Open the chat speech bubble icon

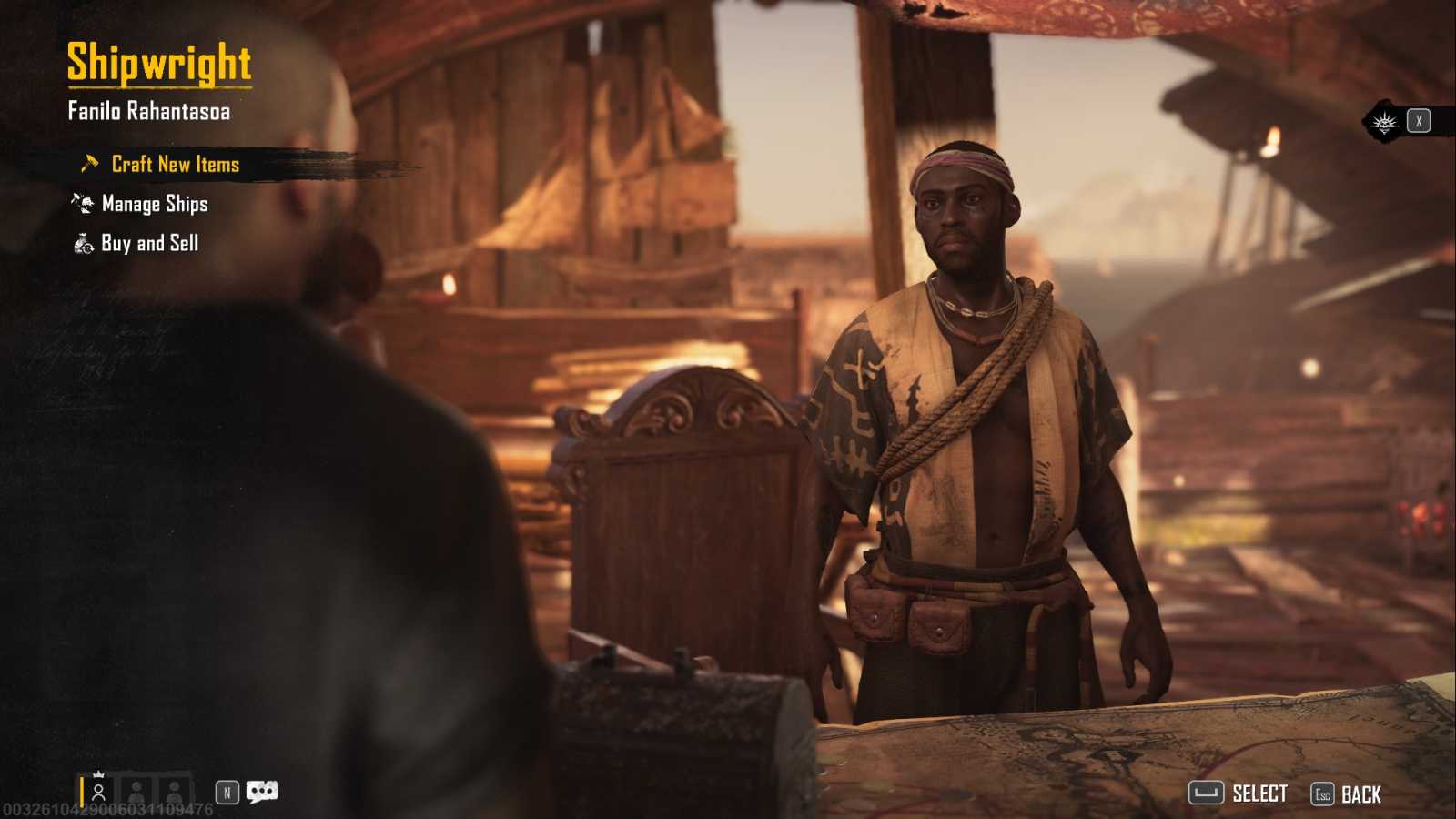pyautogui.click(x=261, y=792)
